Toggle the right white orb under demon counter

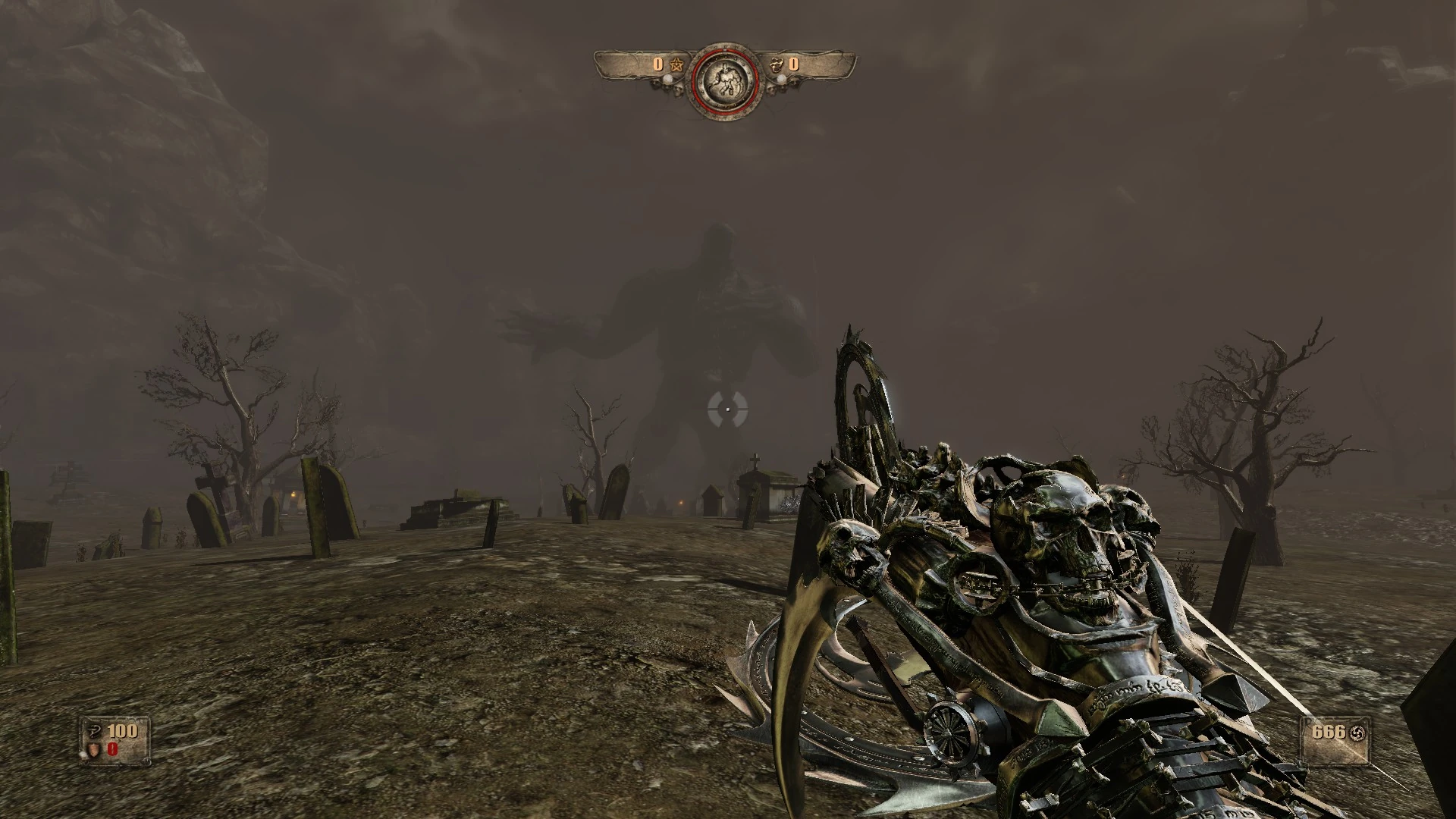pos(782,79)
